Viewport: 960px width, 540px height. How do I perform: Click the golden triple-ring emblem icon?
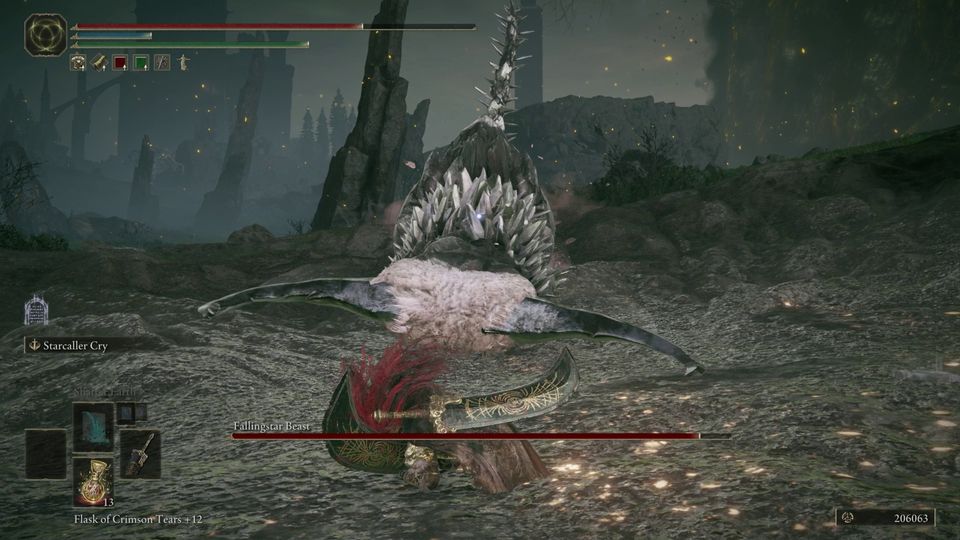click(x=46, y=35)
